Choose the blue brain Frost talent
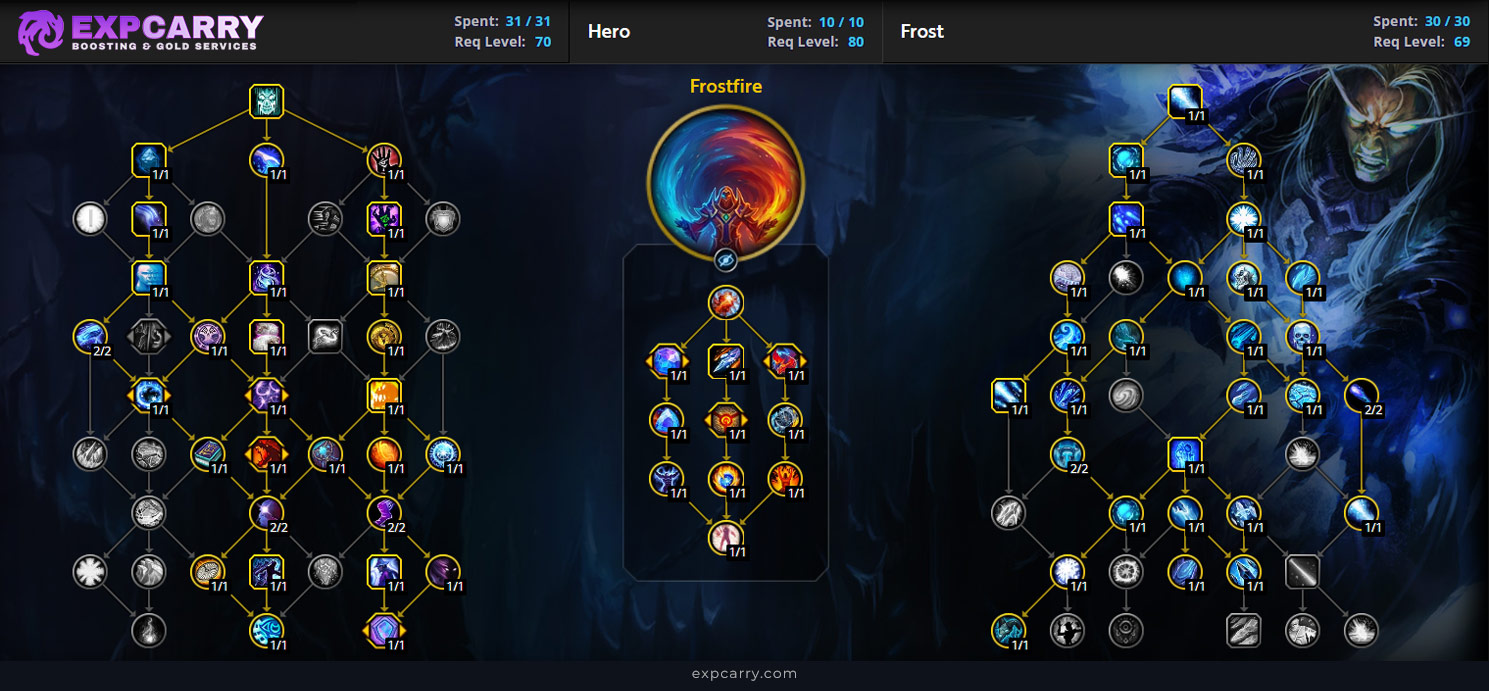 click(1302, 395)
